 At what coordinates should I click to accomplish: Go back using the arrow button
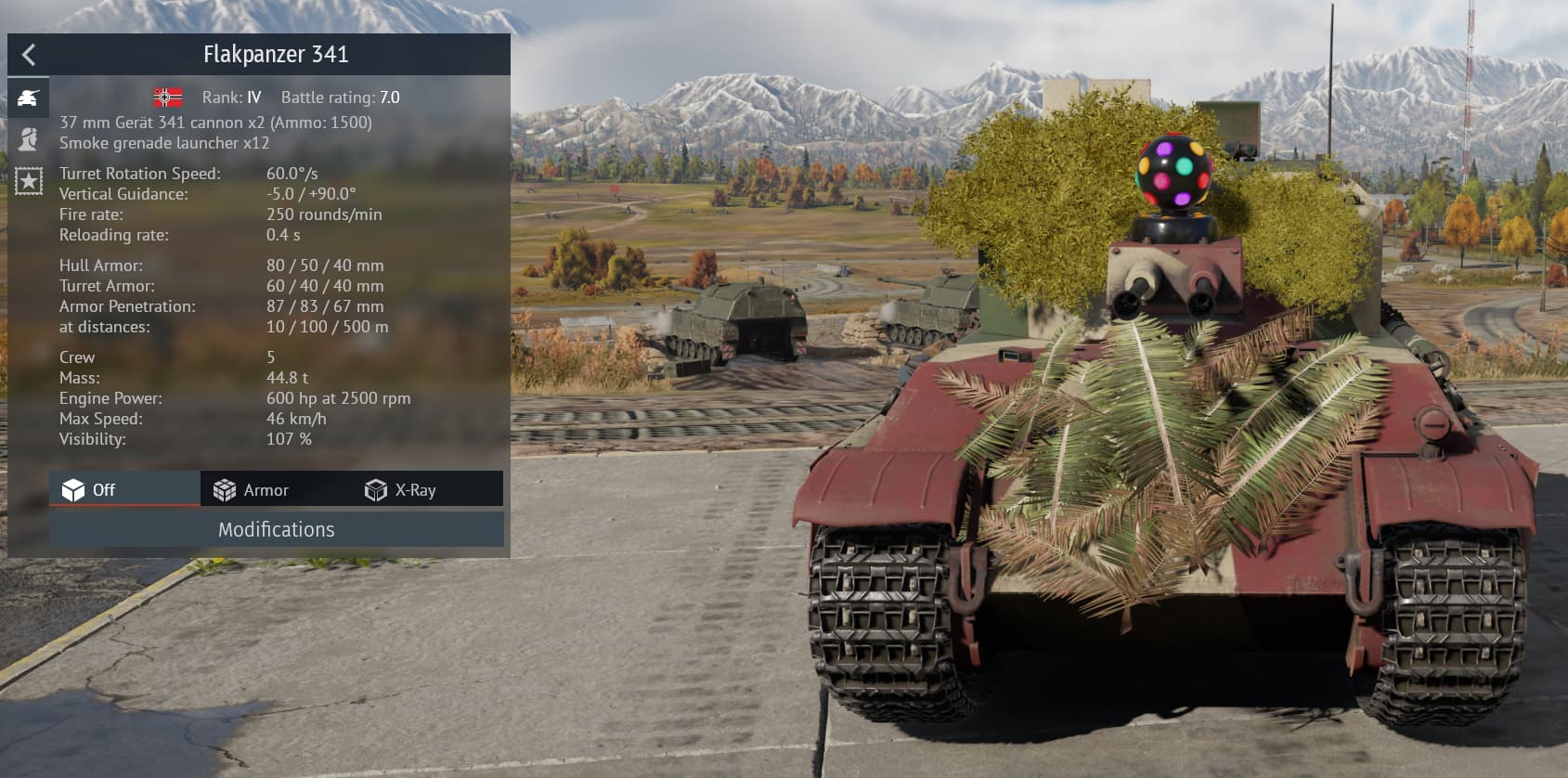pos(29,55)
